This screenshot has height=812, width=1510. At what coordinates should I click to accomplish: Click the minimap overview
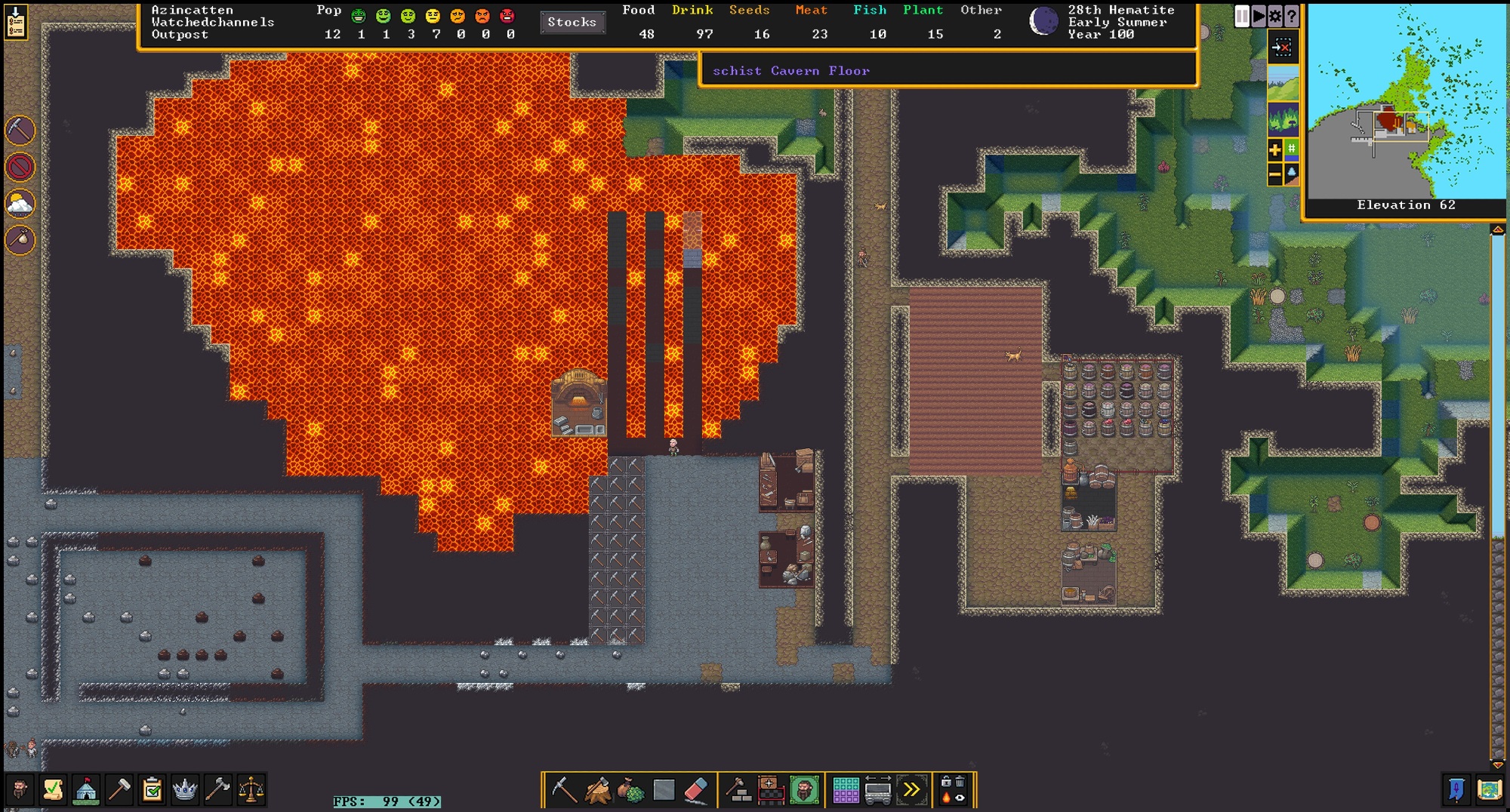(x=1406, y=100)
